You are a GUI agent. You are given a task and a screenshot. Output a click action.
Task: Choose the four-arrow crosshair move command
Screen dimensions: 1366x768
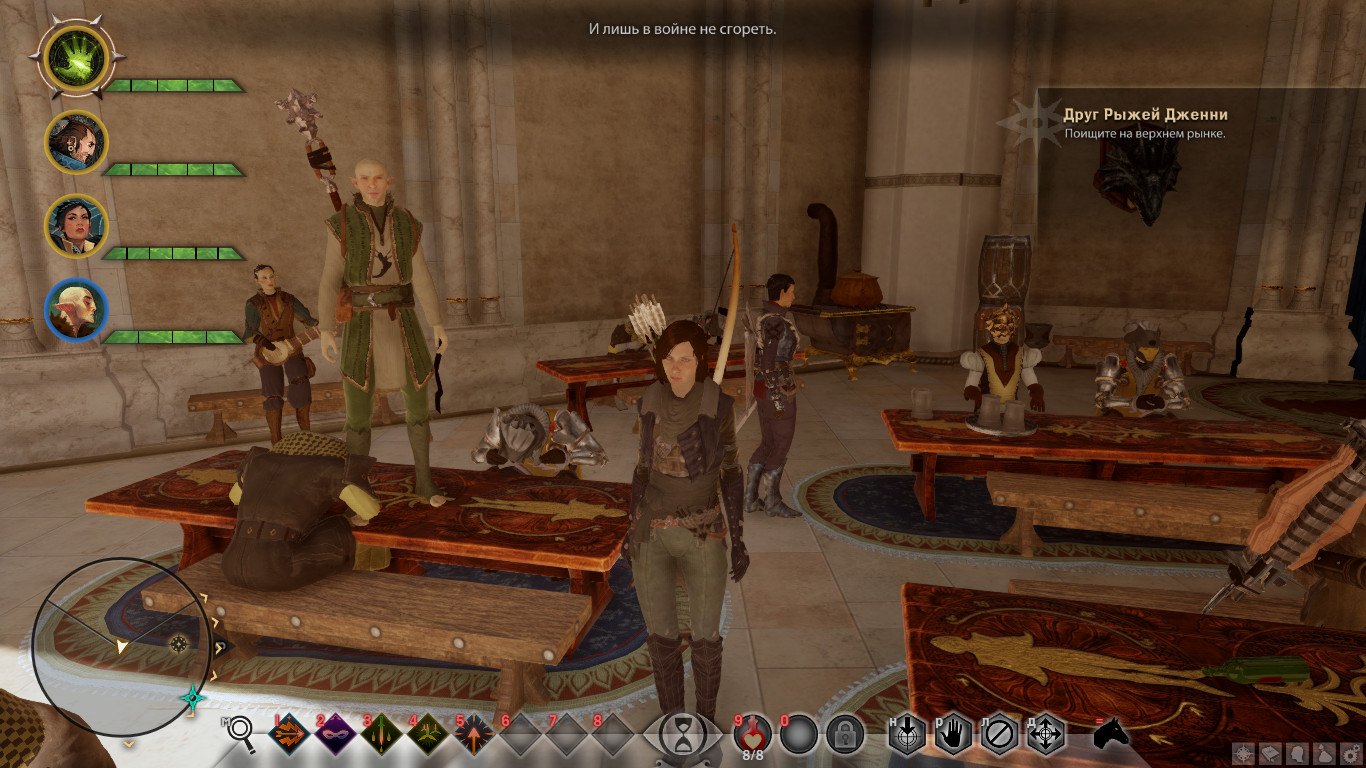point(1045,735)
